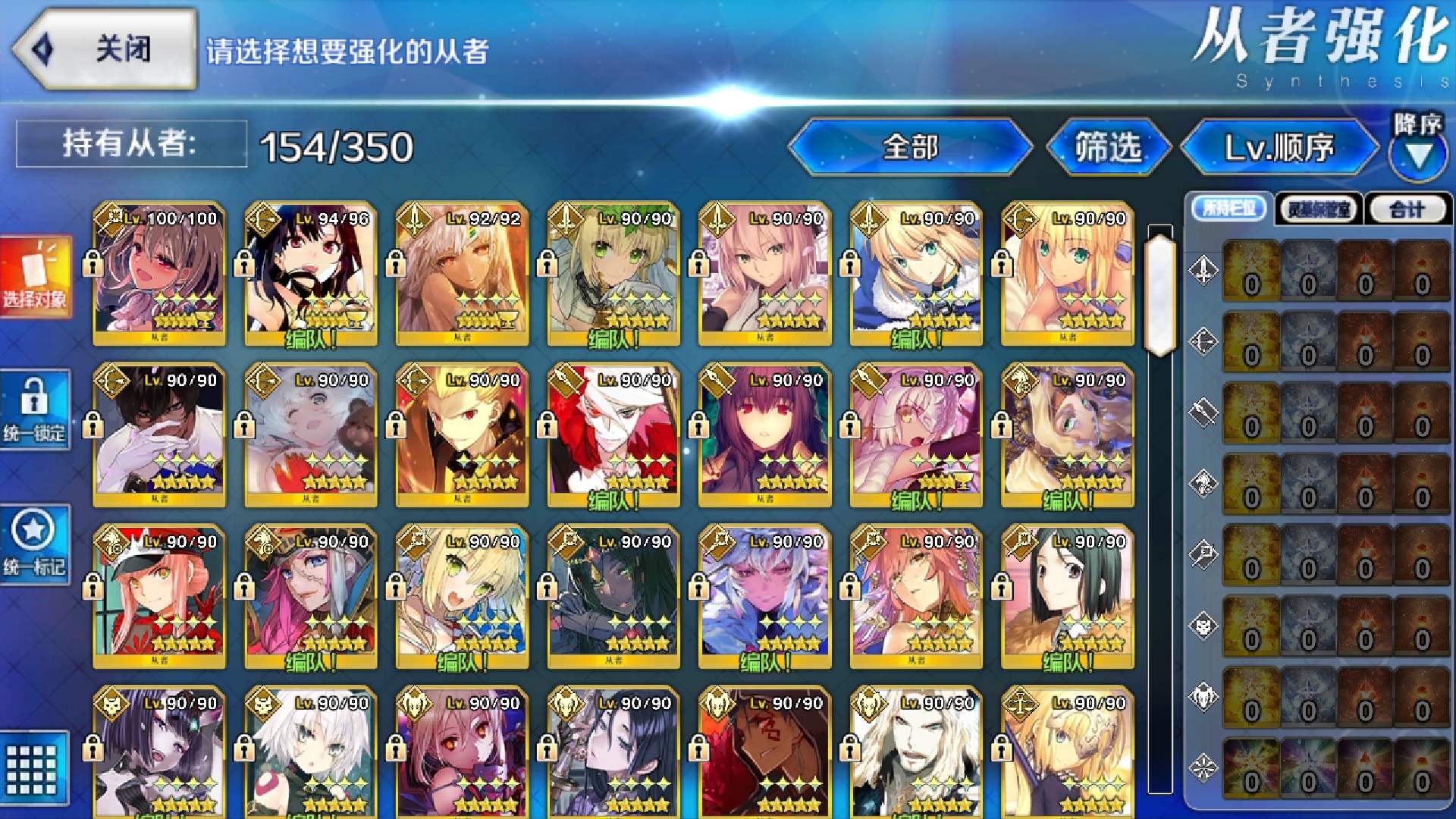Image resolution: width=1456 pixels, height=819 pixels.
Task: Select the purple-haired red-eyed lancer card
Action: (765, 435)
